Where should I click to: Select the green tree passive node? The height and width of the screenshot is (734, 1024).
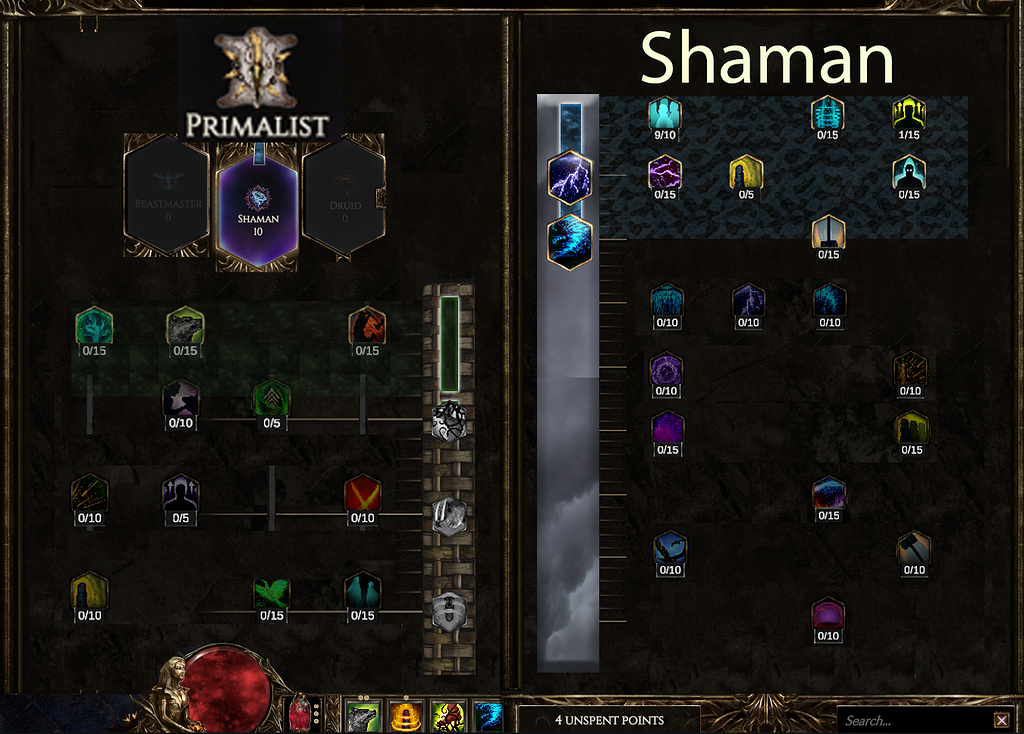click(x=94, y=328)
